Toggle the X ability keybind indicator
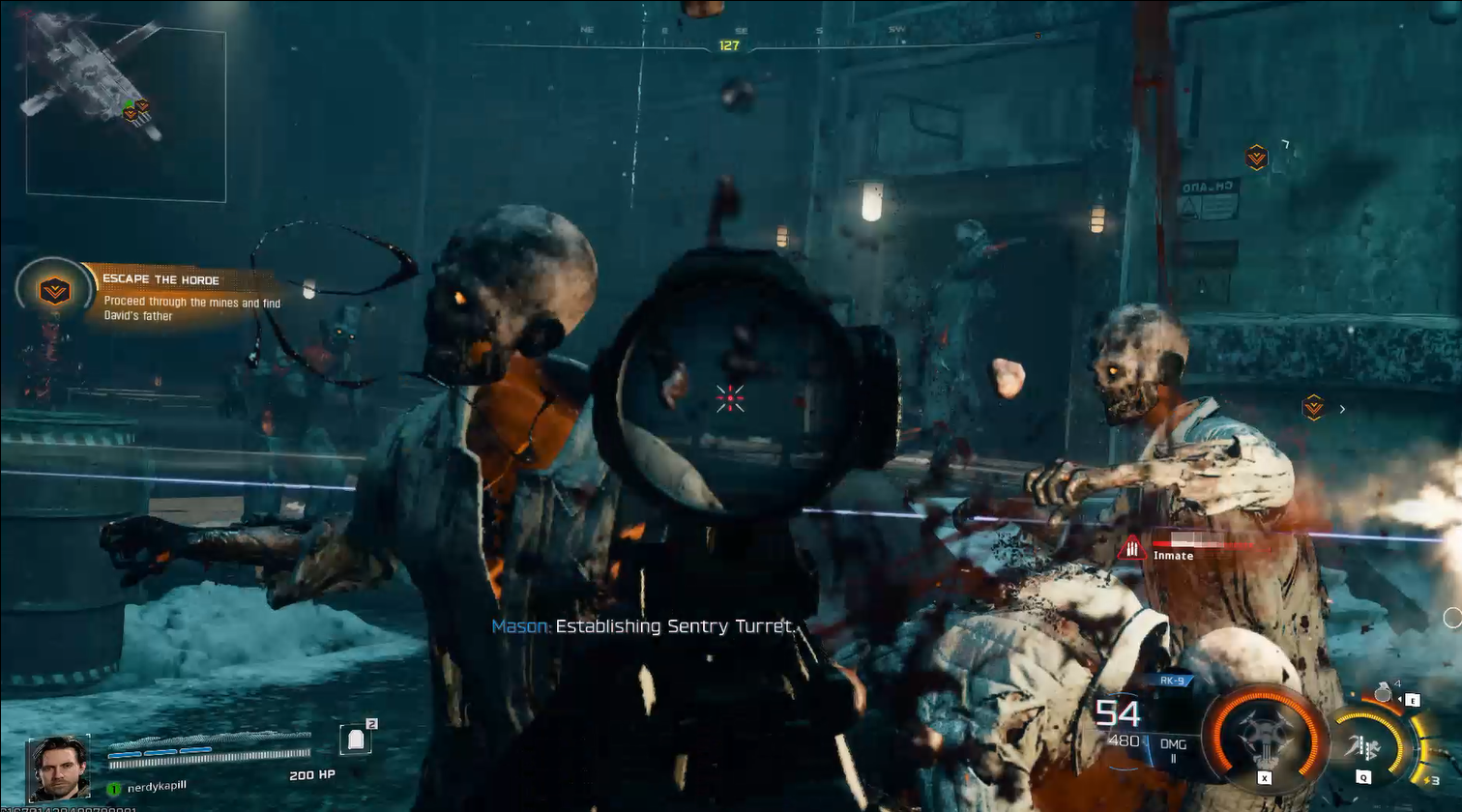This screenshot has width=1462, height=812. (x=1264, y=776)
